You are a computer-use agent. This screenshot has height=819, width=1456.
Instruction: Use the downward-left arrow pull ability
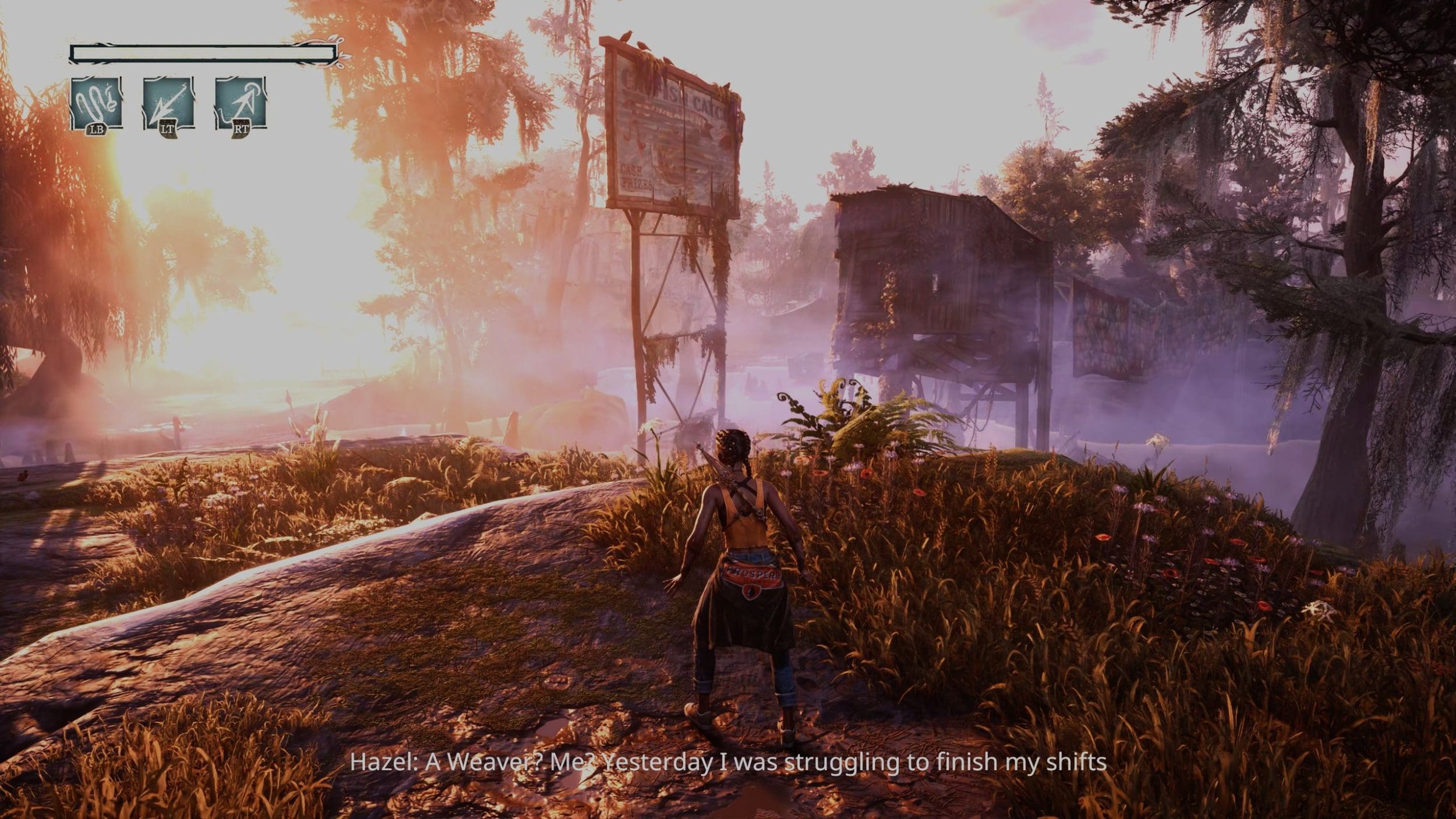(x=168, y=104)
